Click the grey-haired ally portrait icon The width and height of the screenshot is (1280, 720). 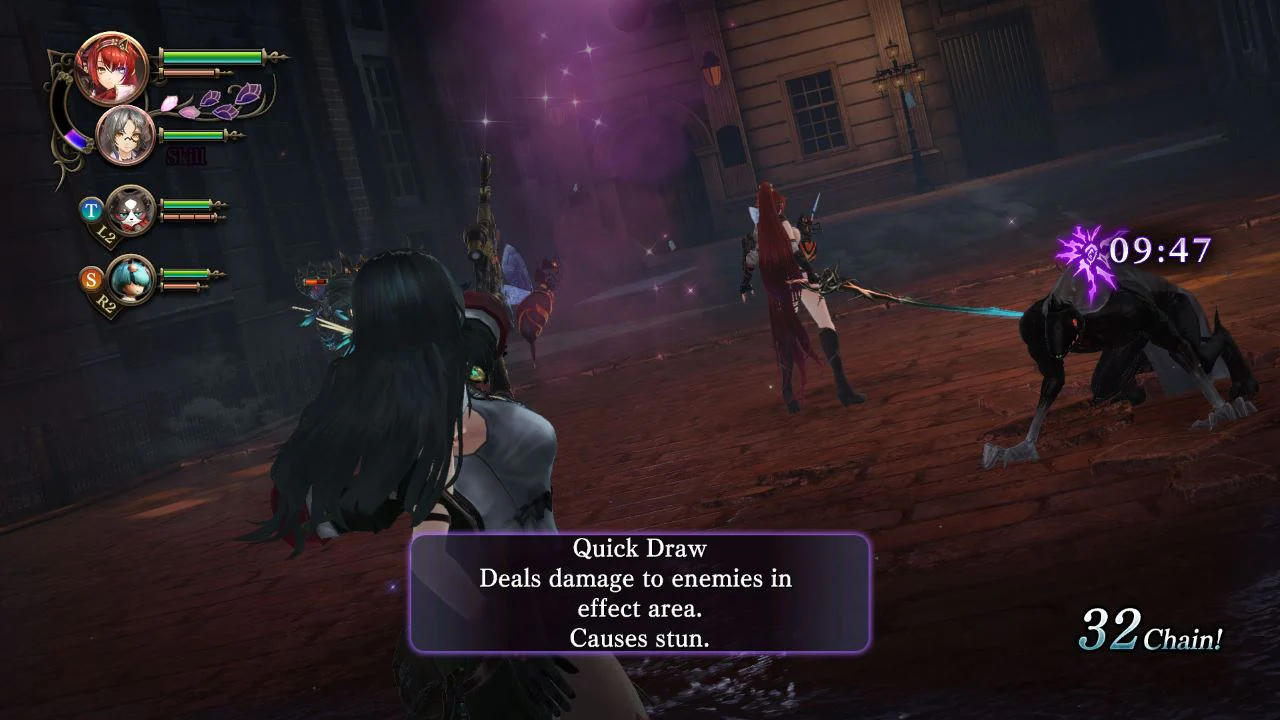point(126,133)
